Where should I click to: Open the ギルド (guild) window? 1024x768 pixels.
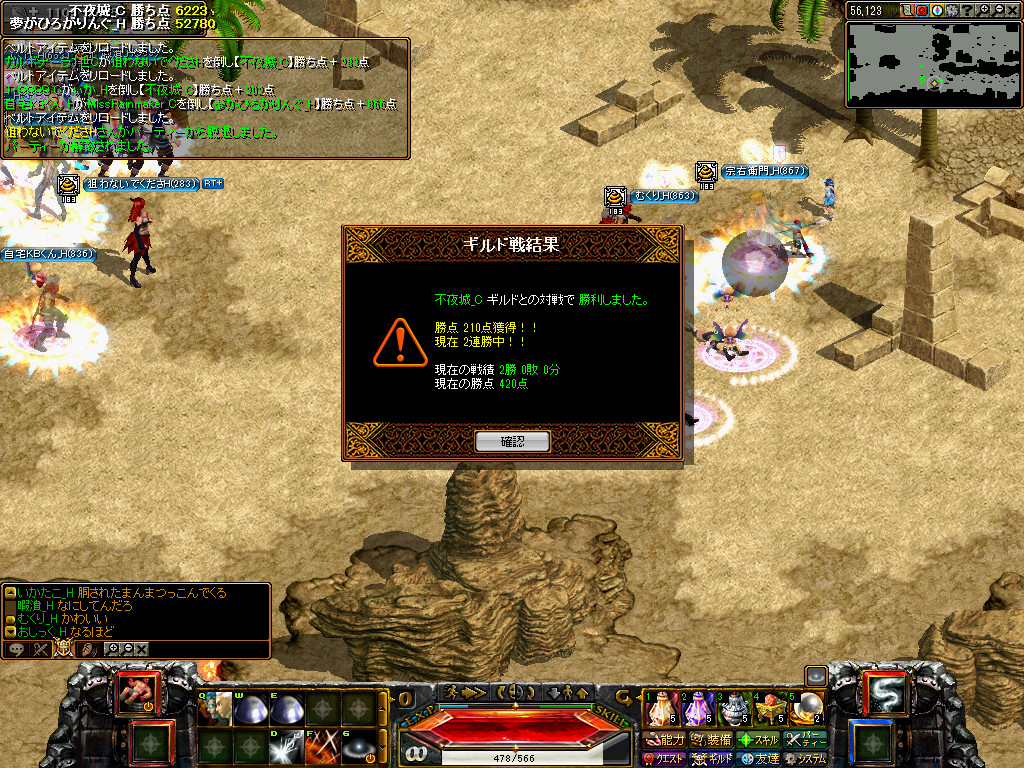(713, 760)
